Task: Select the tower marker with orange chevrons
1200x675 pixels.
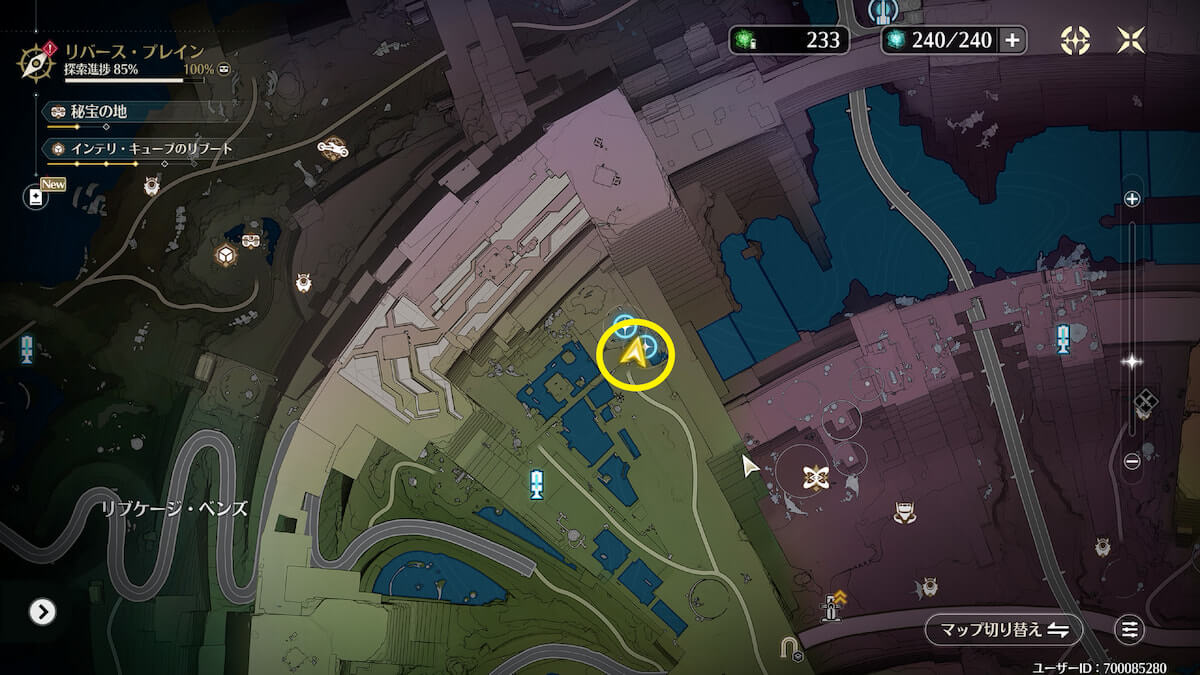Action: [832, 605]
